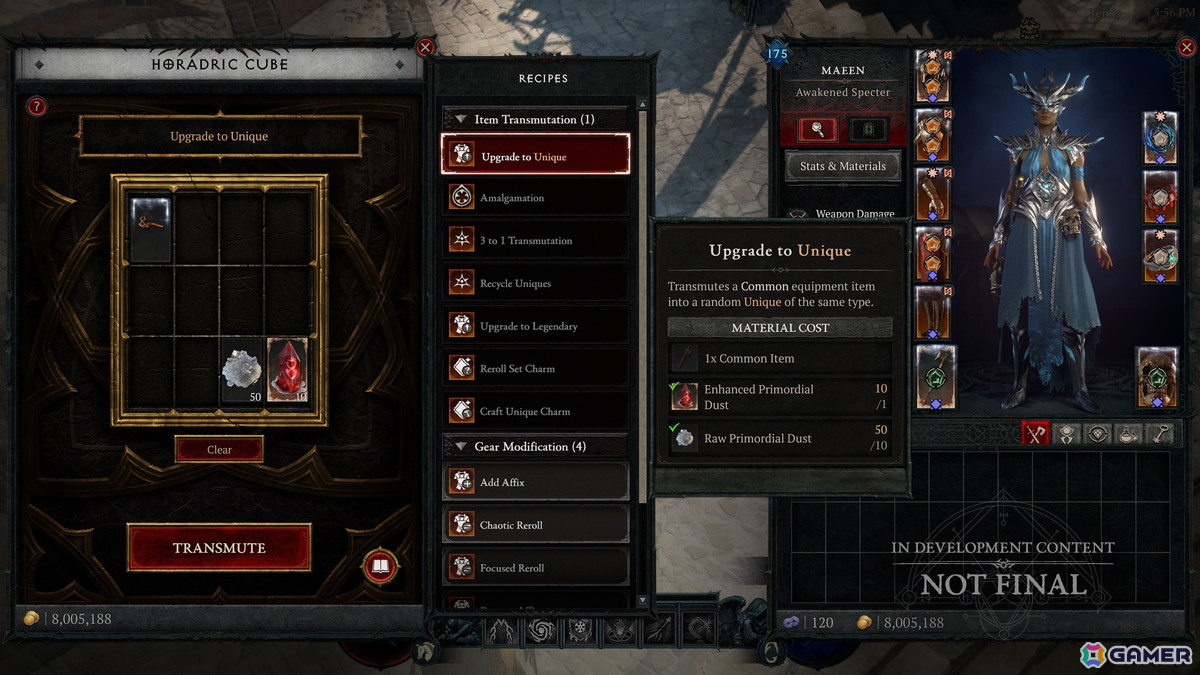Select the 3 to 1 Transmutation recipe

click(x=535, y=241)
